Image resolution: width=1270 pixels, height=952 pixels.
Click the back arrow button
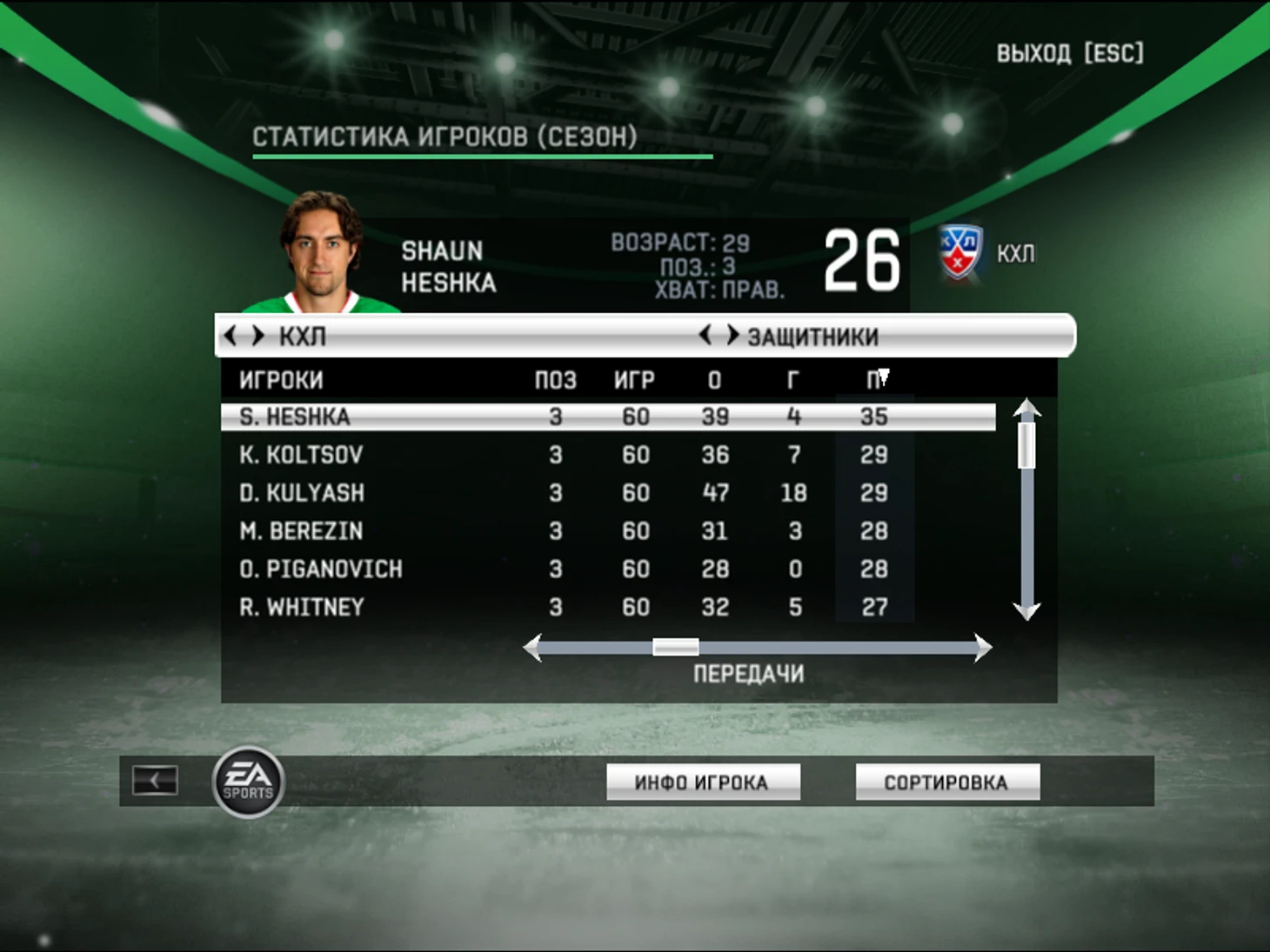tap(155, 780)
